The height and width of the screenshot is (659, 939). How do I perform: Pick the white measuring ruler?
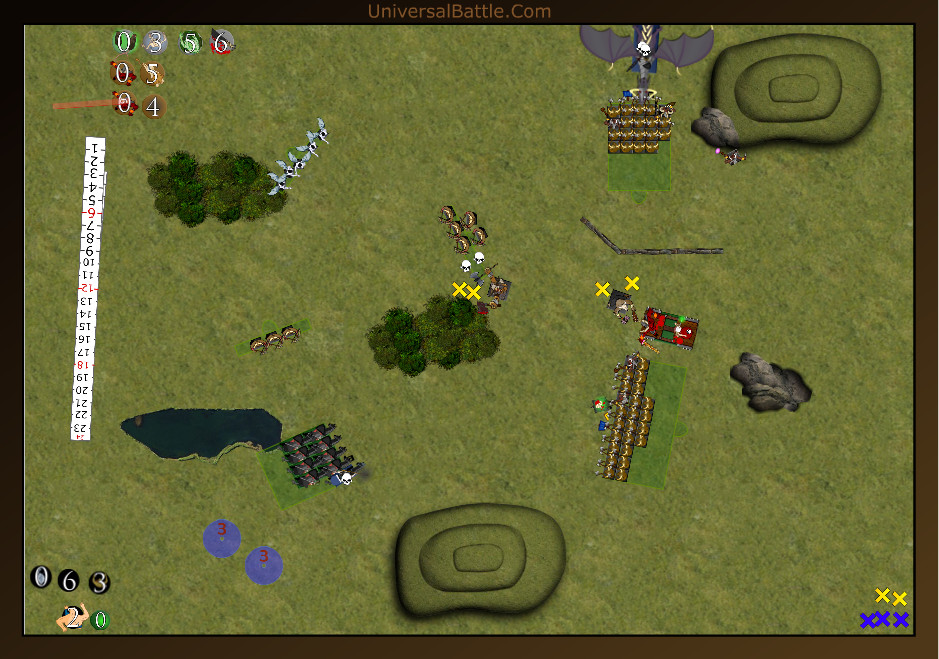coord(89,288)
